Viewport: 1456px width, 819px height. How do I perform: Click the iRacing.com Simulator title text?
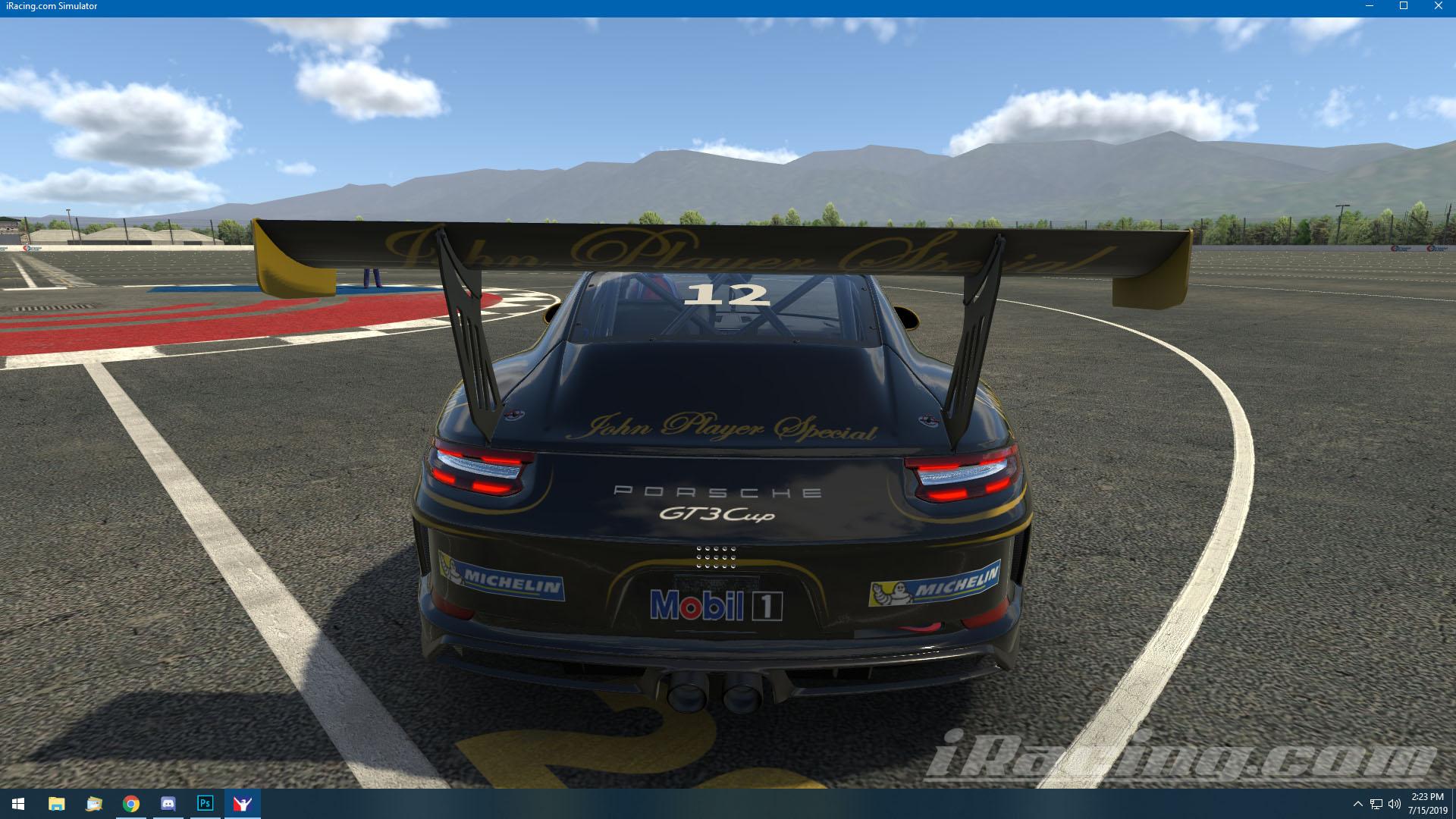coord(52,6)
